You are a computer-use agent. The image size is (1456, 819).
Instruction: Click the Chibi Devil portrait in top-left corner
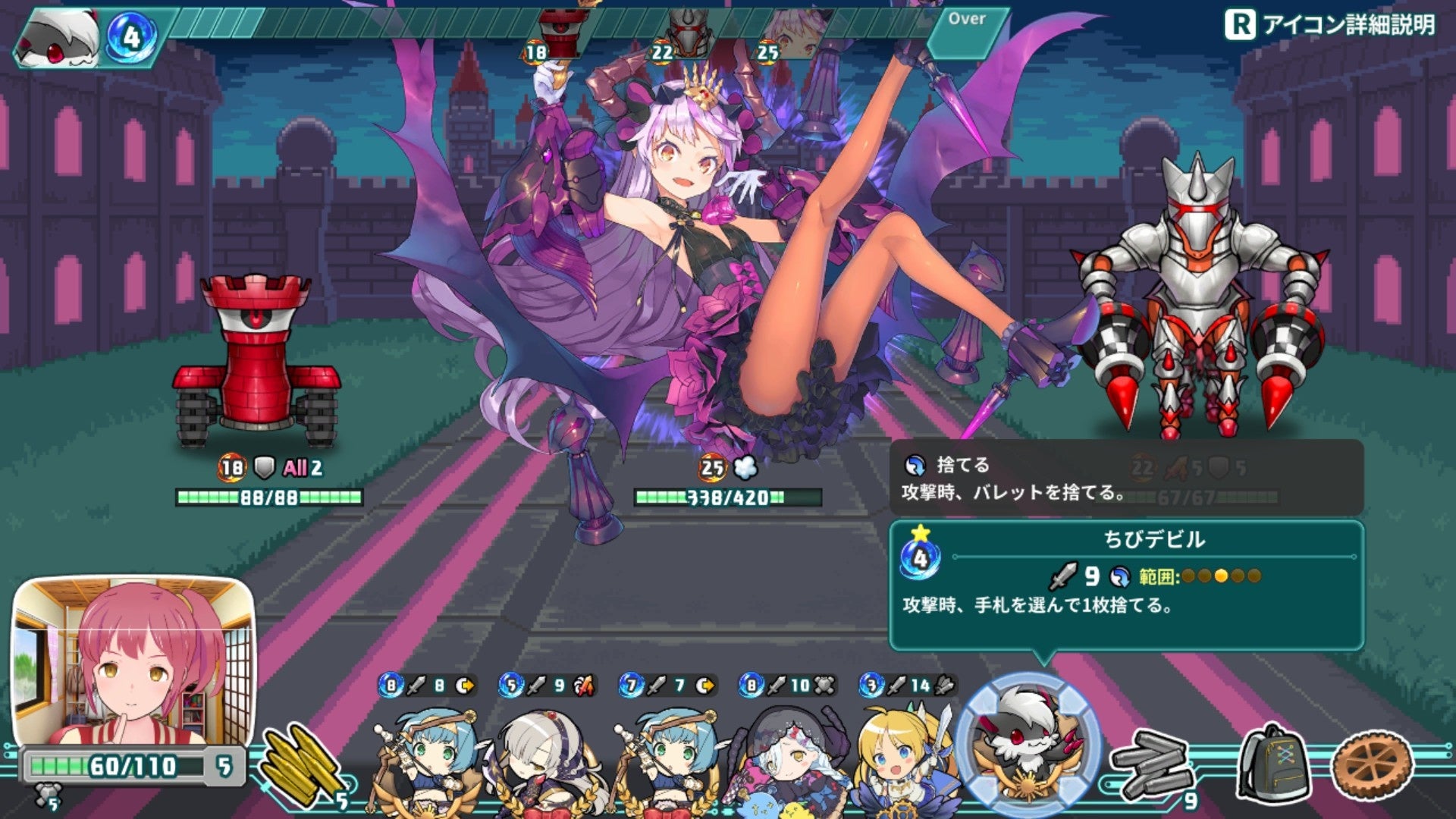click(x=57, y=34)
